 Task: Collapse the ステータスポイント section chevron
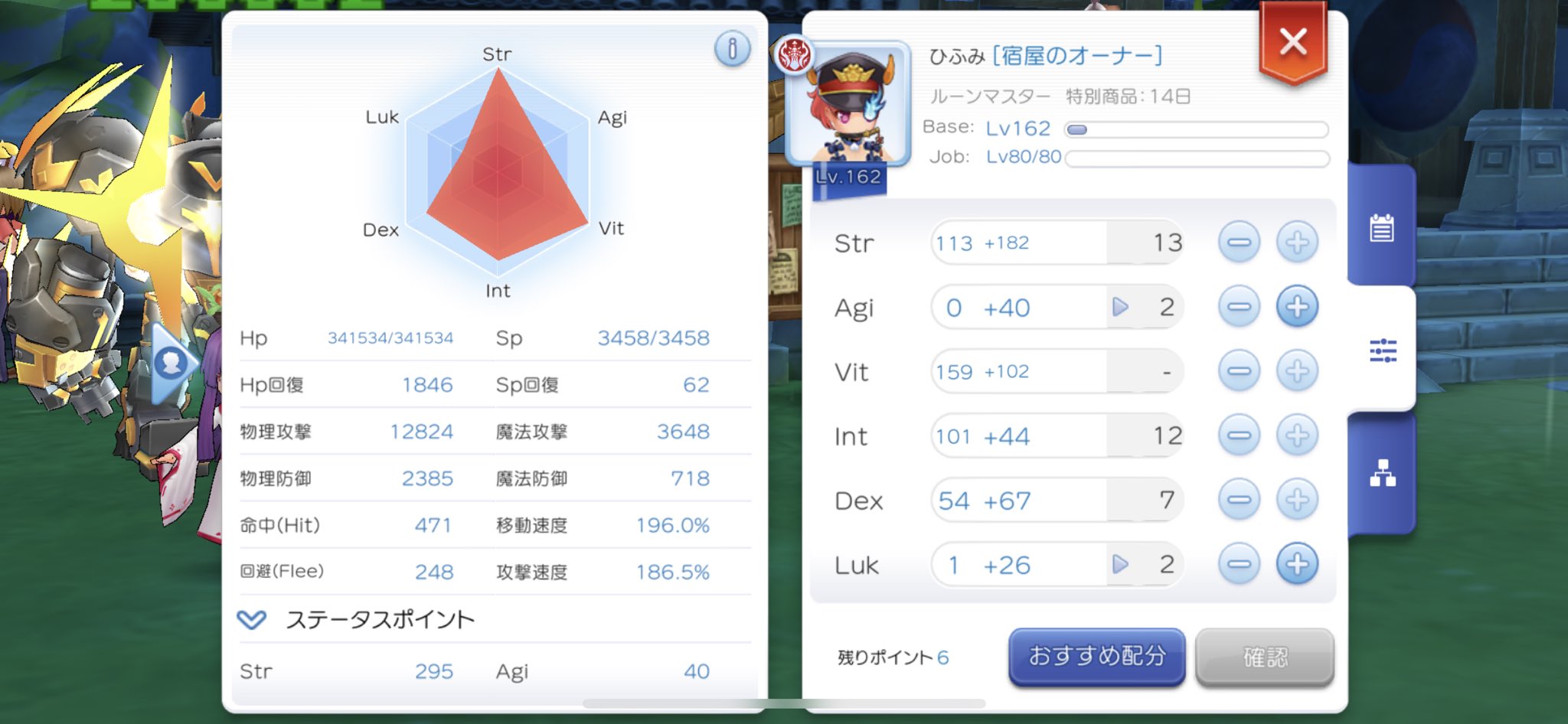tap(253, 620)
